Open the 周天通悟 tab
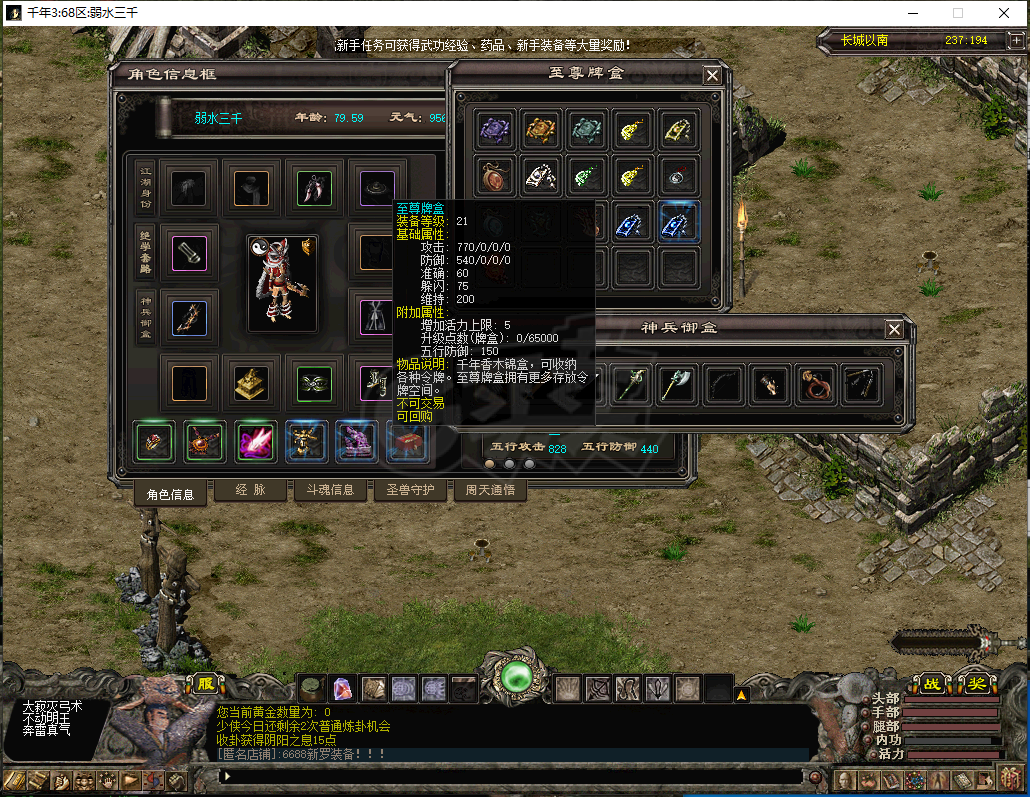Screen dimensions: 1030x797 (x=490, y=490)
